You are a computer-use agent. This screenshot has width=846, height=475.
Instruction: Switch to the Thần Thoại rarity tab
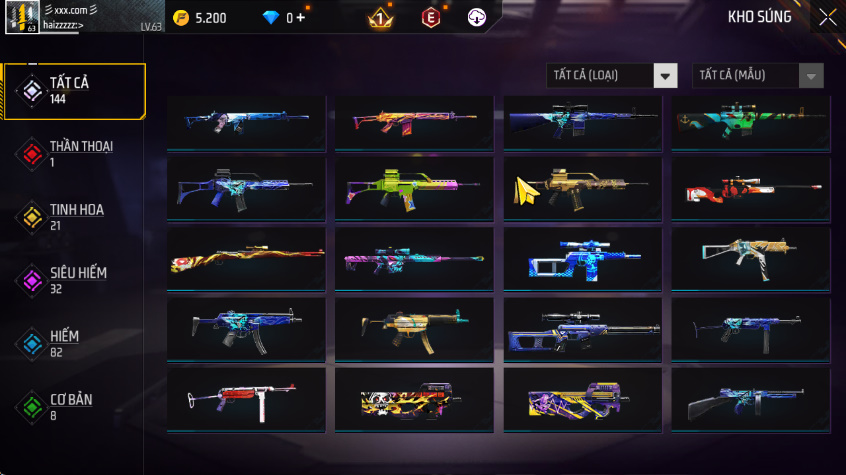(x=73, y=153)
